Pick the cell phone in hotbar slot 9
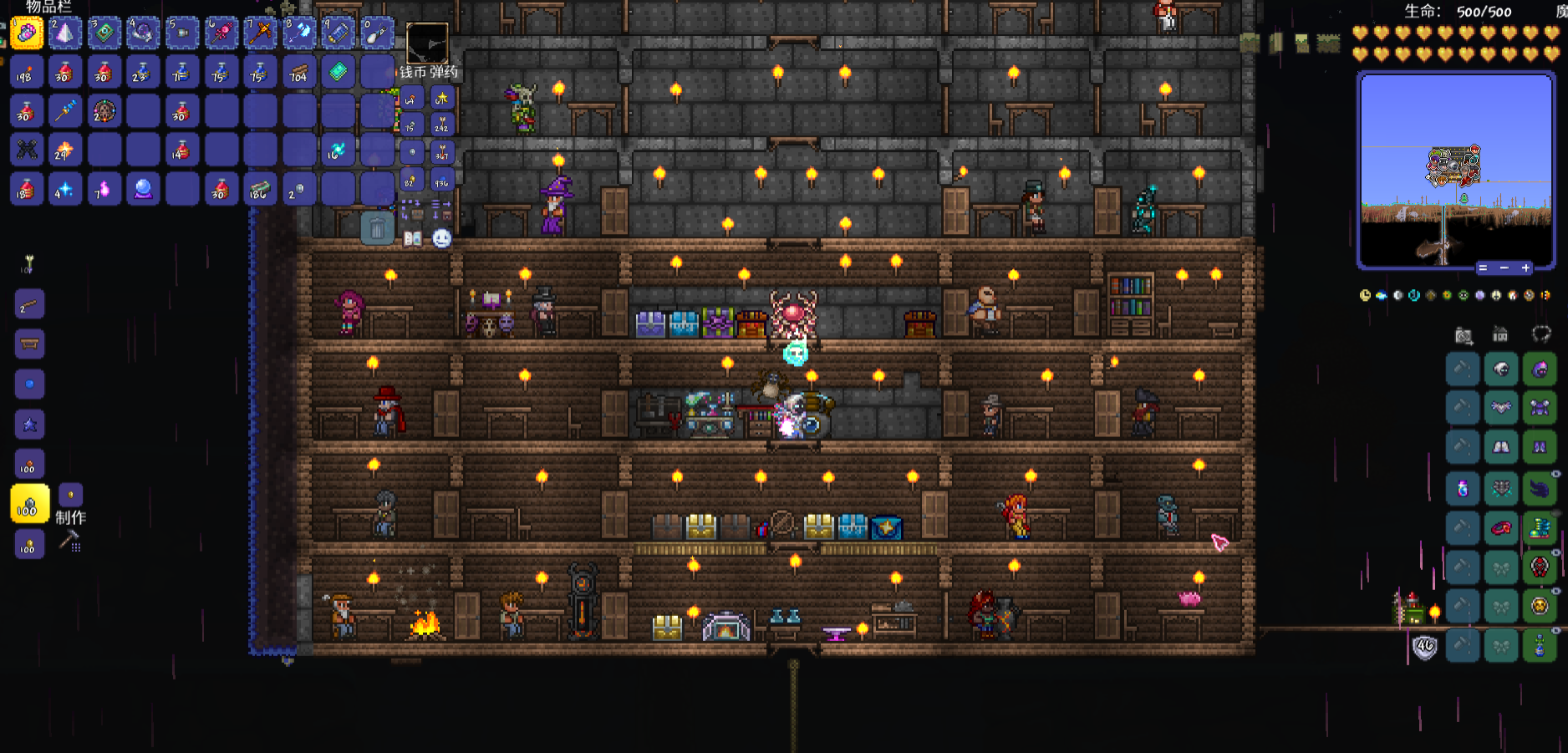 (x=338, y=33)
